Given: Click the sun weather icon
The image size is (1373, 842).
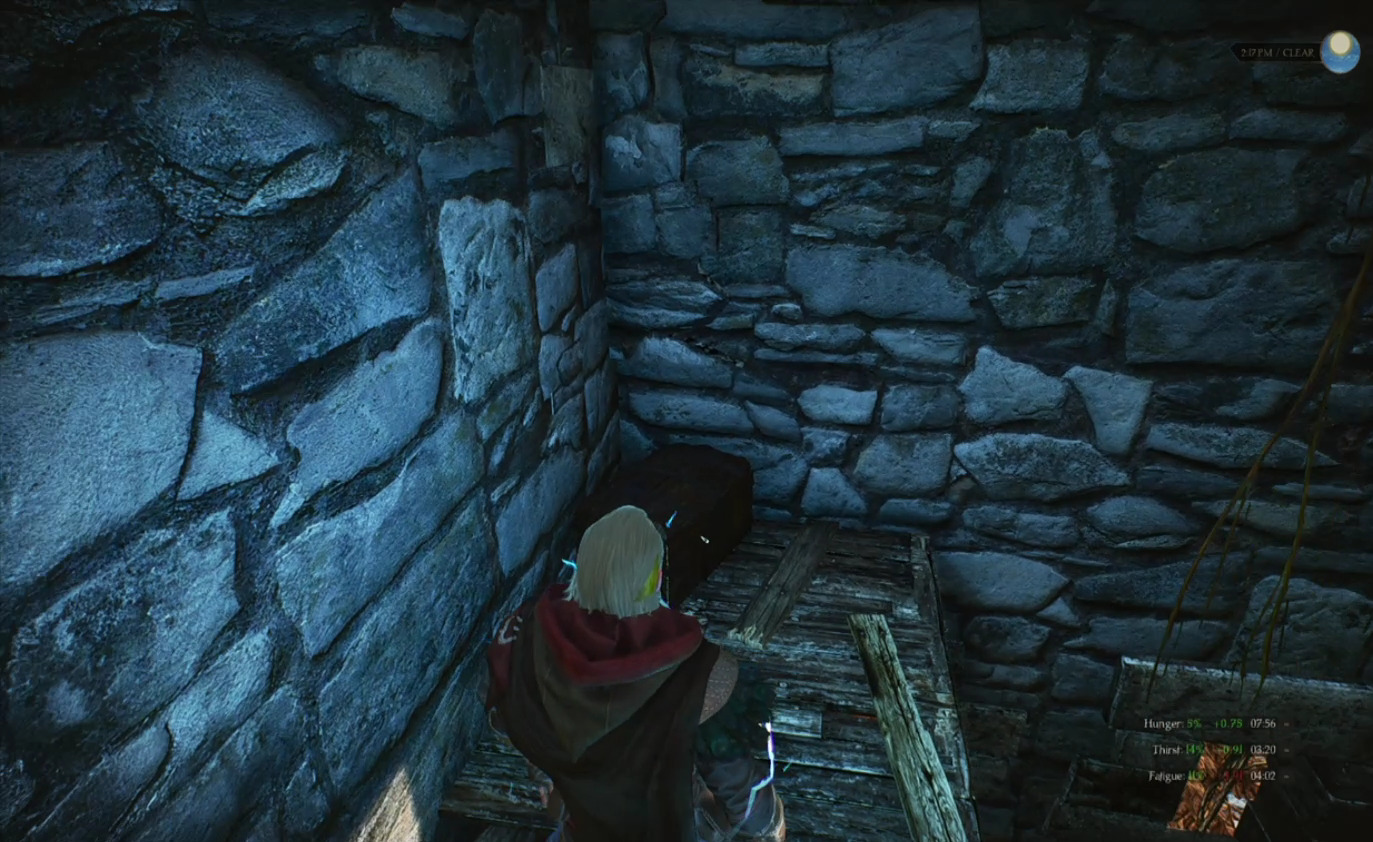Looking at the screenshot, I should click(x=1339, y=51).
